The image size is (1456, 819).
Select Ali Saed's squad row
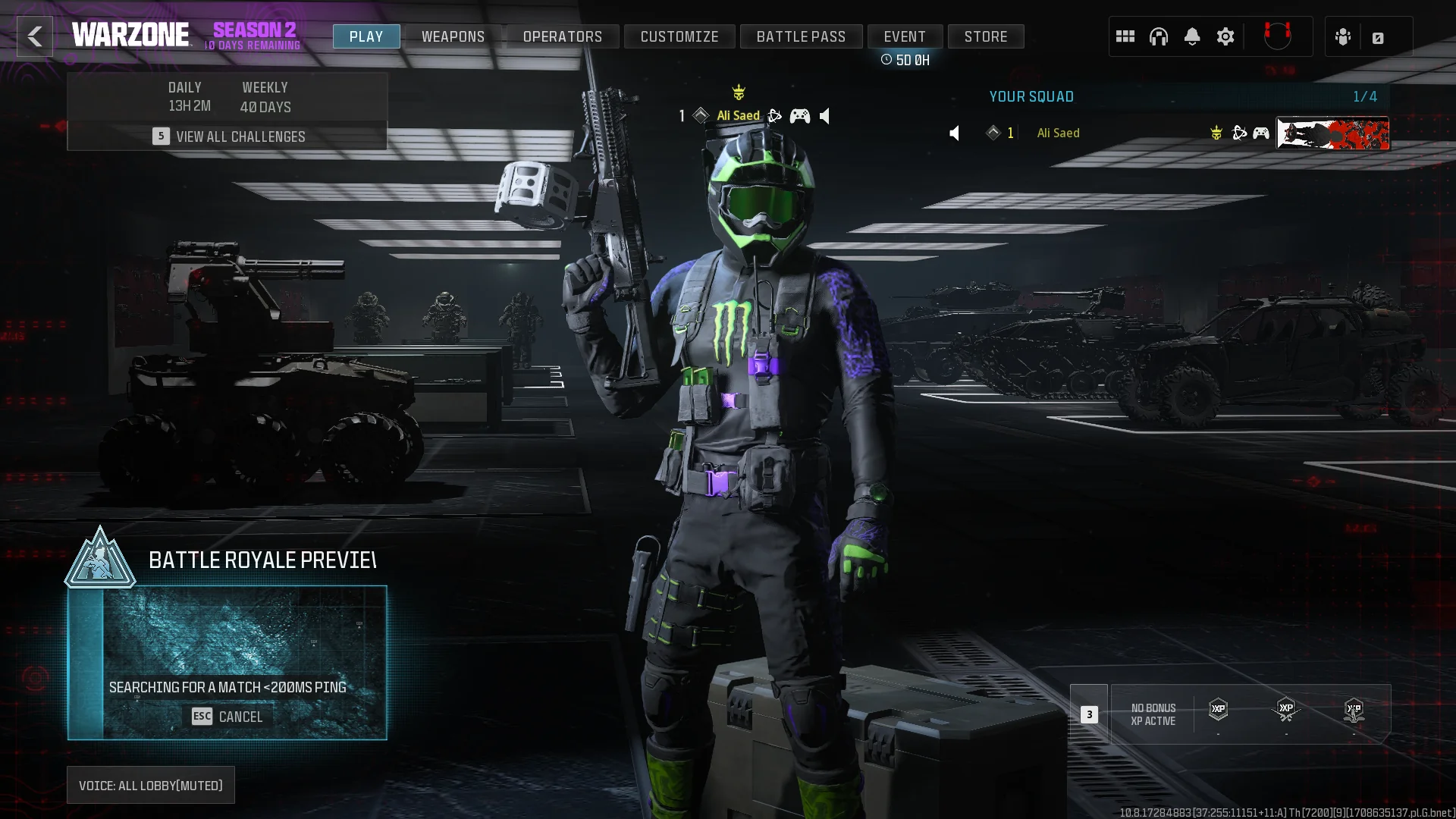[1100, 133]
